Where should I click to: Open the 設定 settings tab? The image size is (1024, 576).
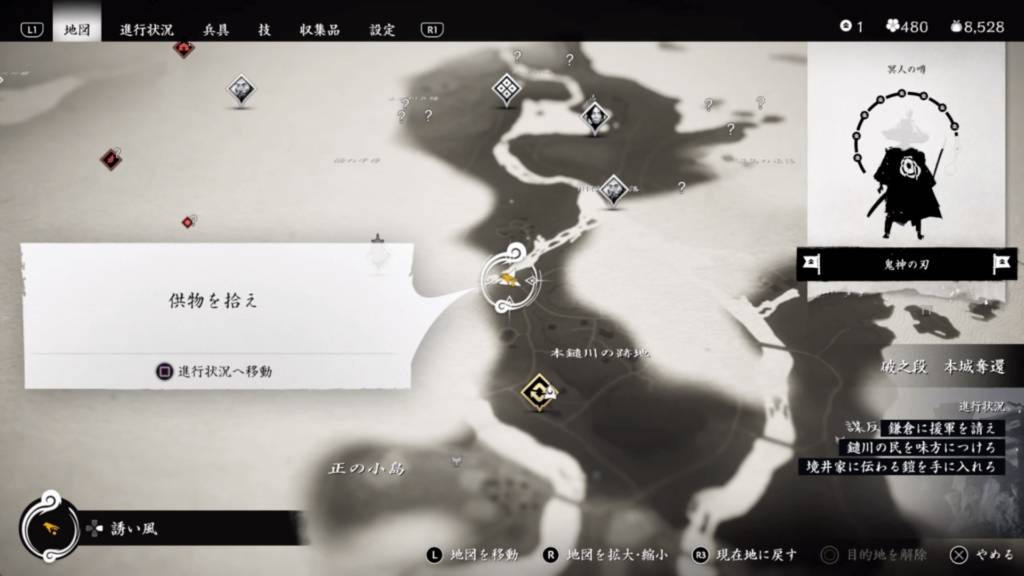382,29
